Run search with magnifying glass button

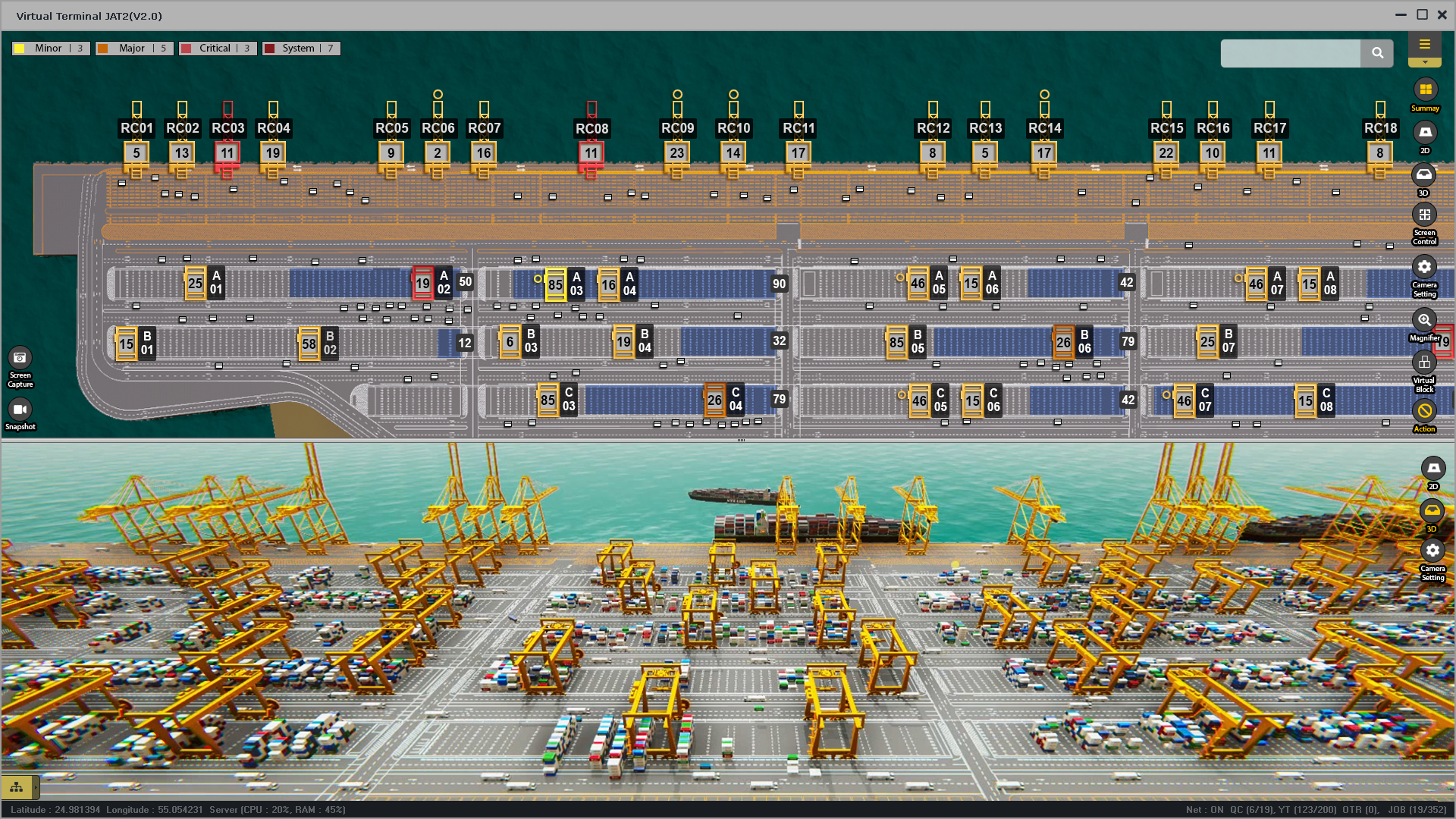pos(1377,53)
